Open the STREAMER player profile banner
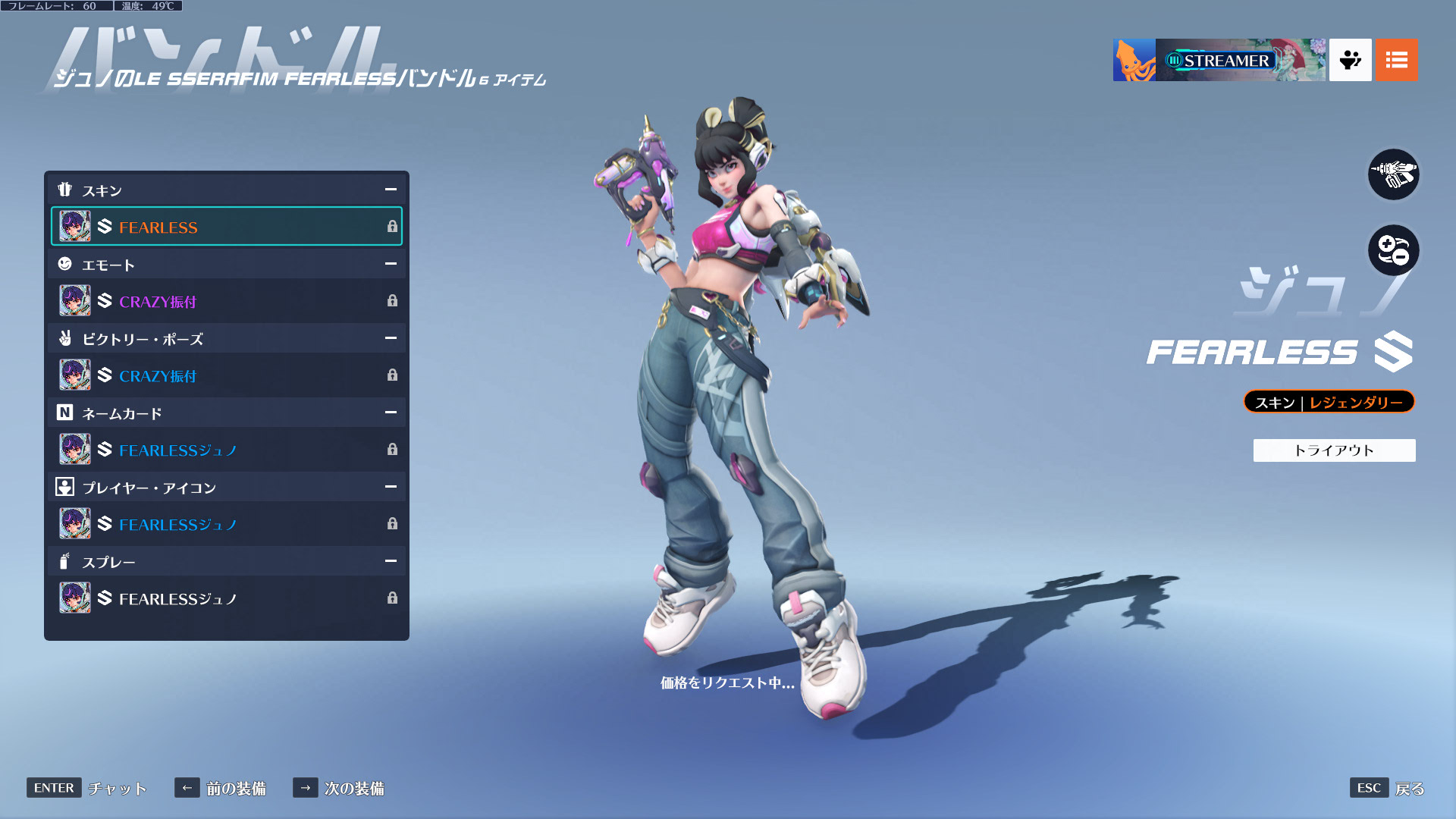The width and height of the screenshot is (1456, 819). [1219, 60]
